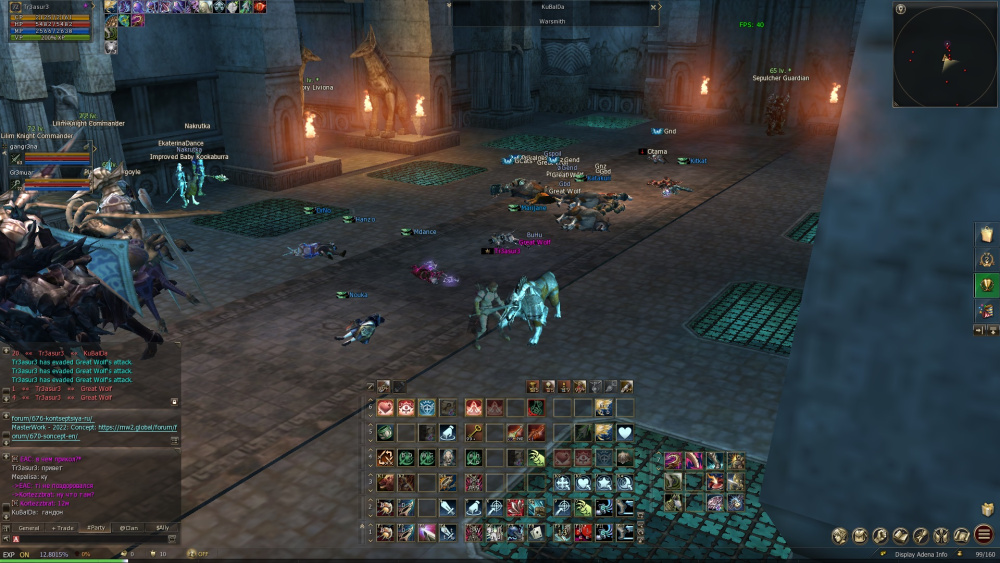Select the #Party chat tab
Viewport: 1000px width, 563px height.
[96, 527]
